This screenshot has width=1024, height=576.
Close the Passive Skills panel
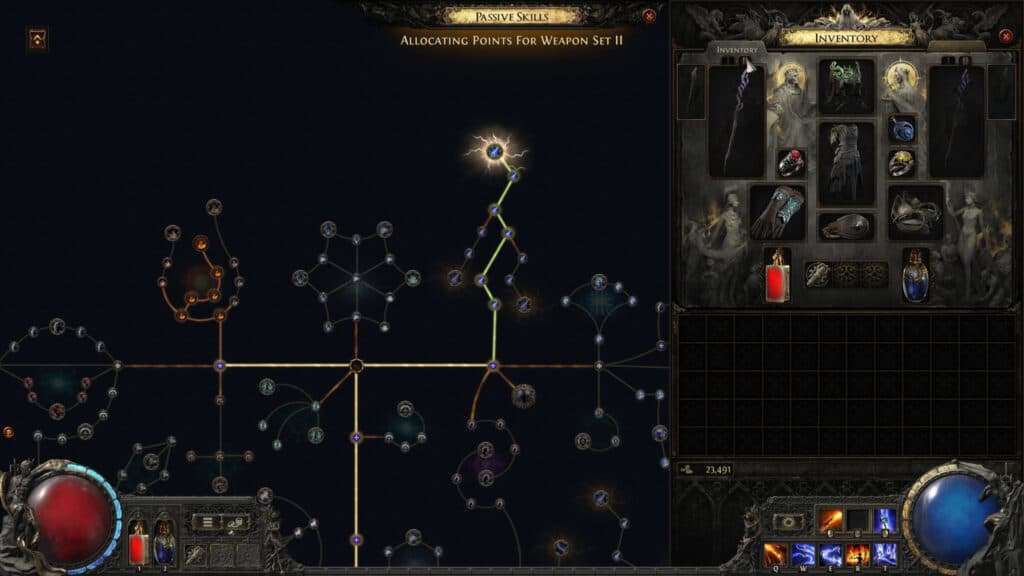click(649, 16)
